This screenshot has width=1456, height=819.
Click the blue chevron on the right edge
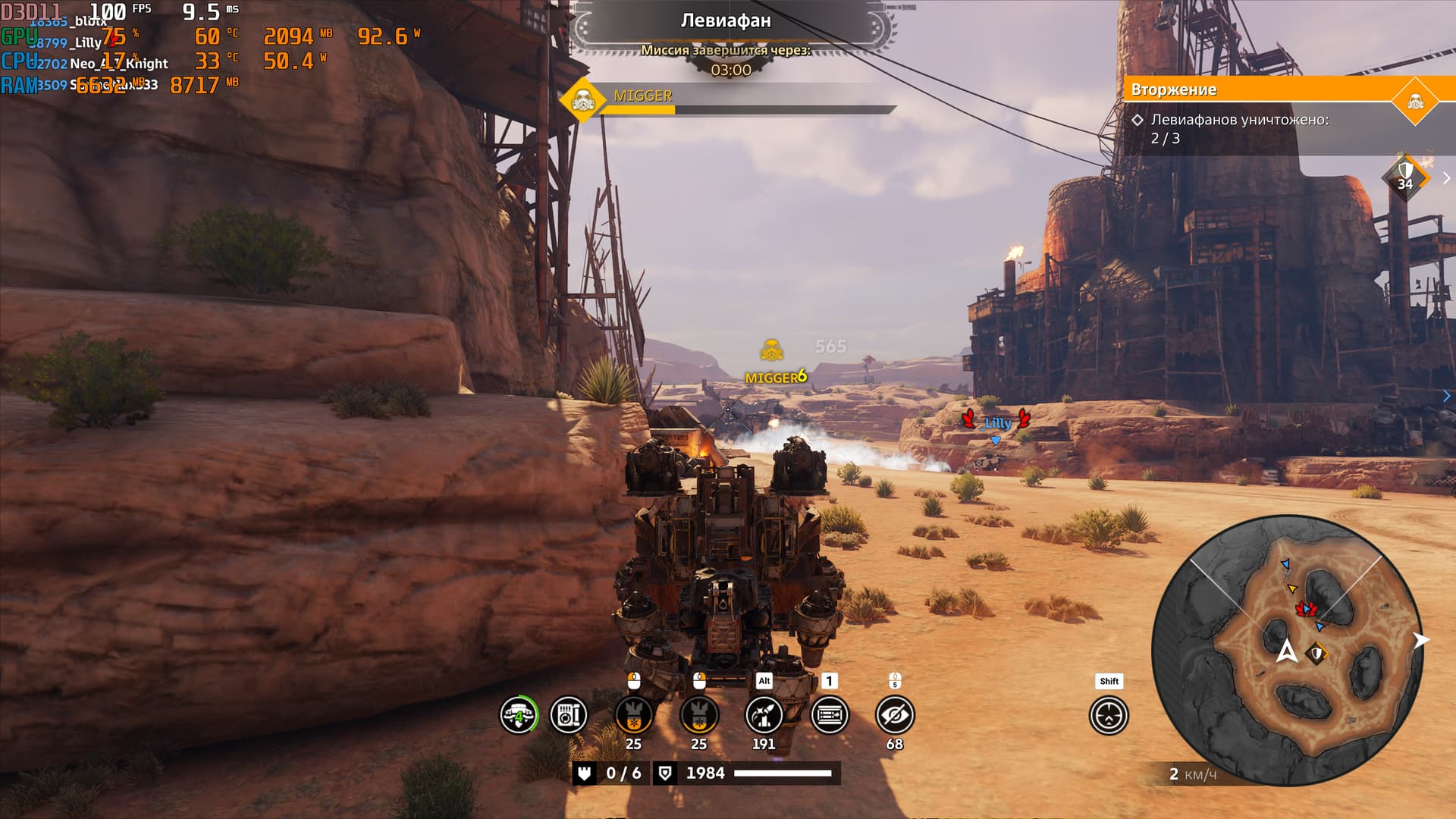pyautogui.click(x=1447, y=396)
